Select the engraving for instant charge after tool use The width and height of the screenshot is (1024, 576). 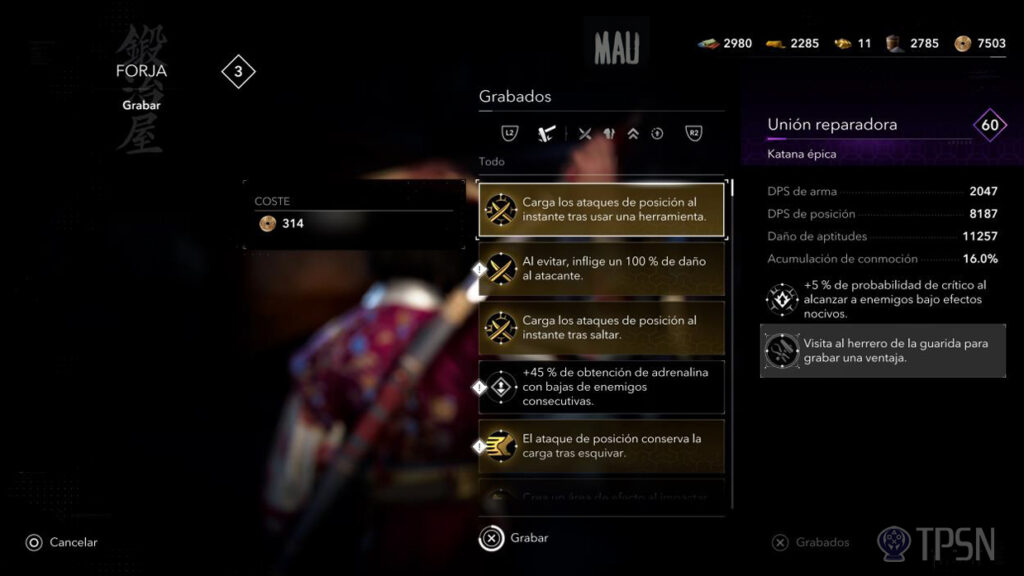point(602,209)
